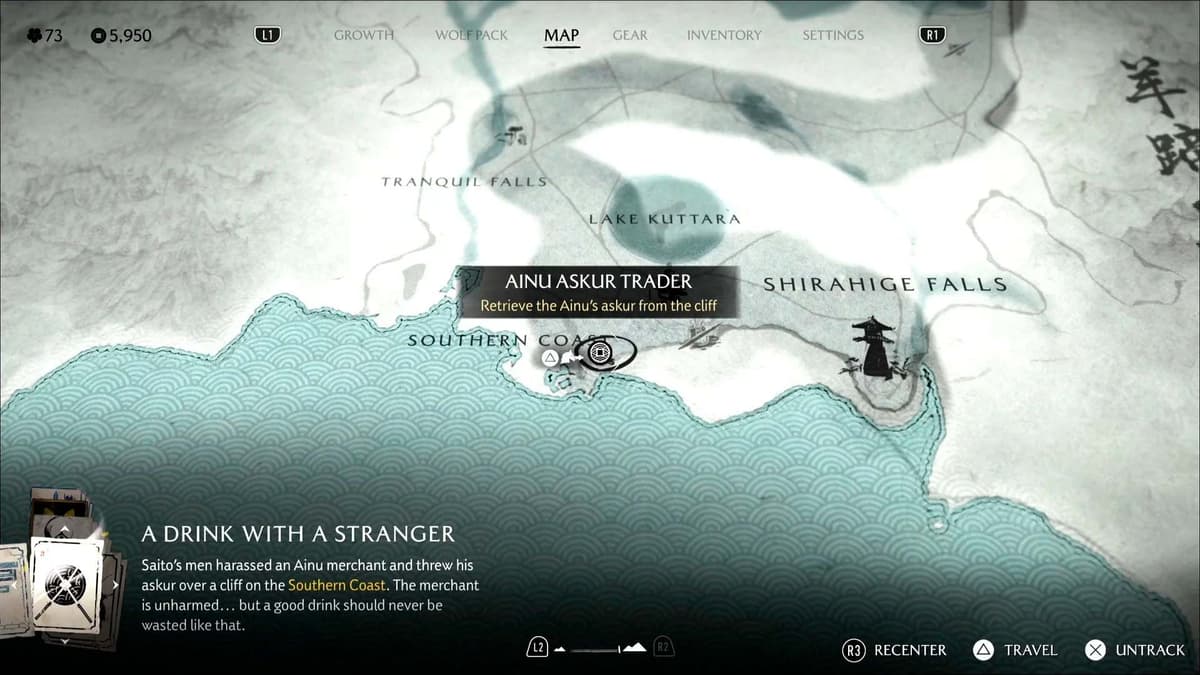Untrack the current quest
Viewport: 1200px width, 675px height.
pos(1135,650)
